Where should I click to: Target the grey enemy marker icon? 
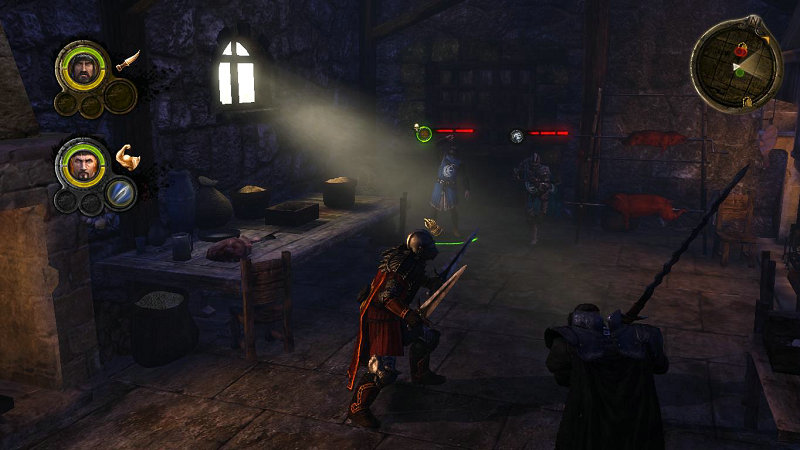tap(517, 135)
